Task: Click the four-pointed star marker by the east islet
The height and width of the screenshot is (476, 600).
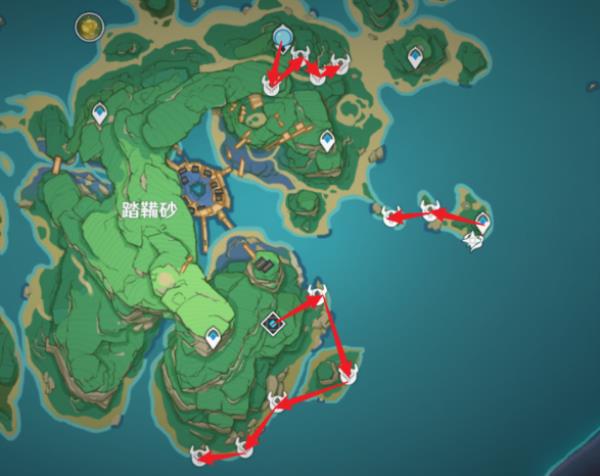Action: pos(474,240)
